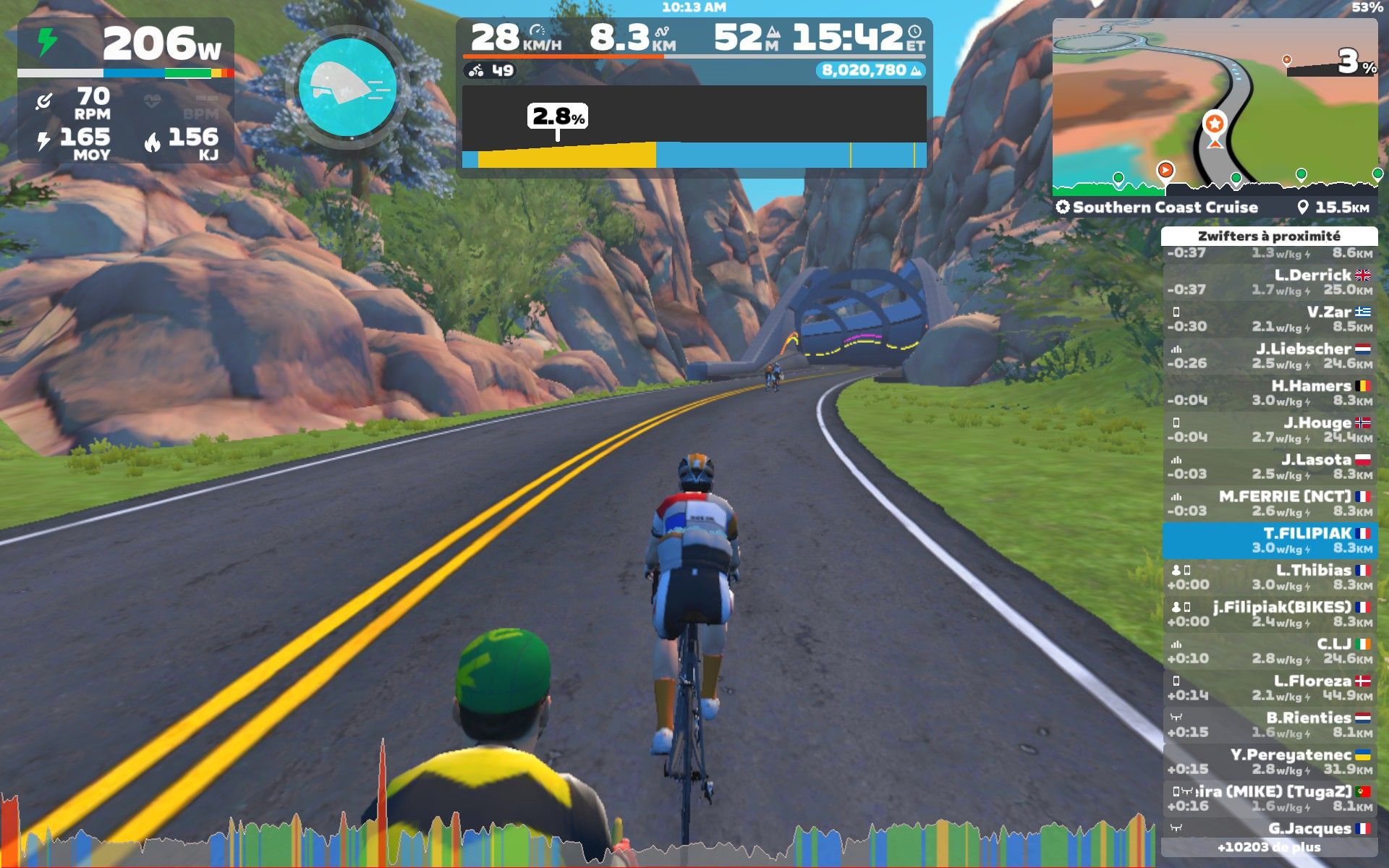Click the Southern Coast Cruise route label

1165,208
